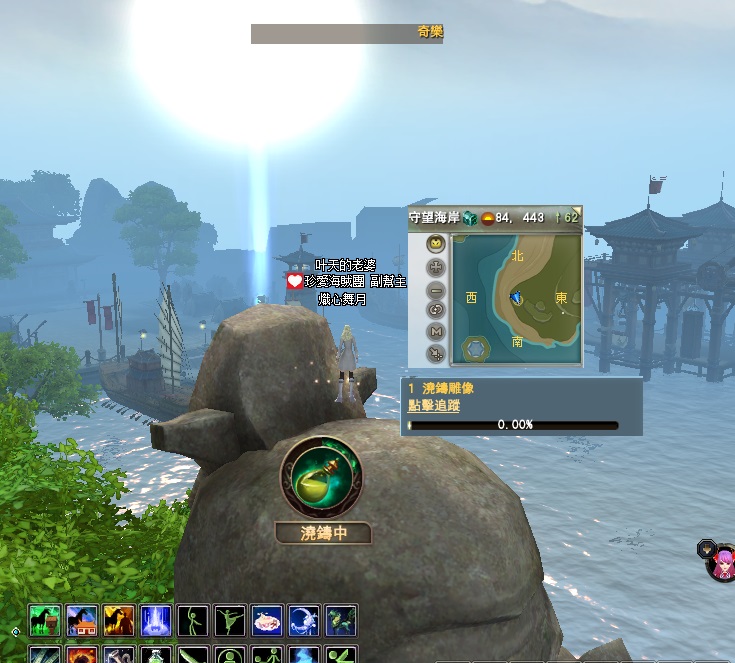
Task: Click the green potion casting icon
Action: [x=321, y=474]
